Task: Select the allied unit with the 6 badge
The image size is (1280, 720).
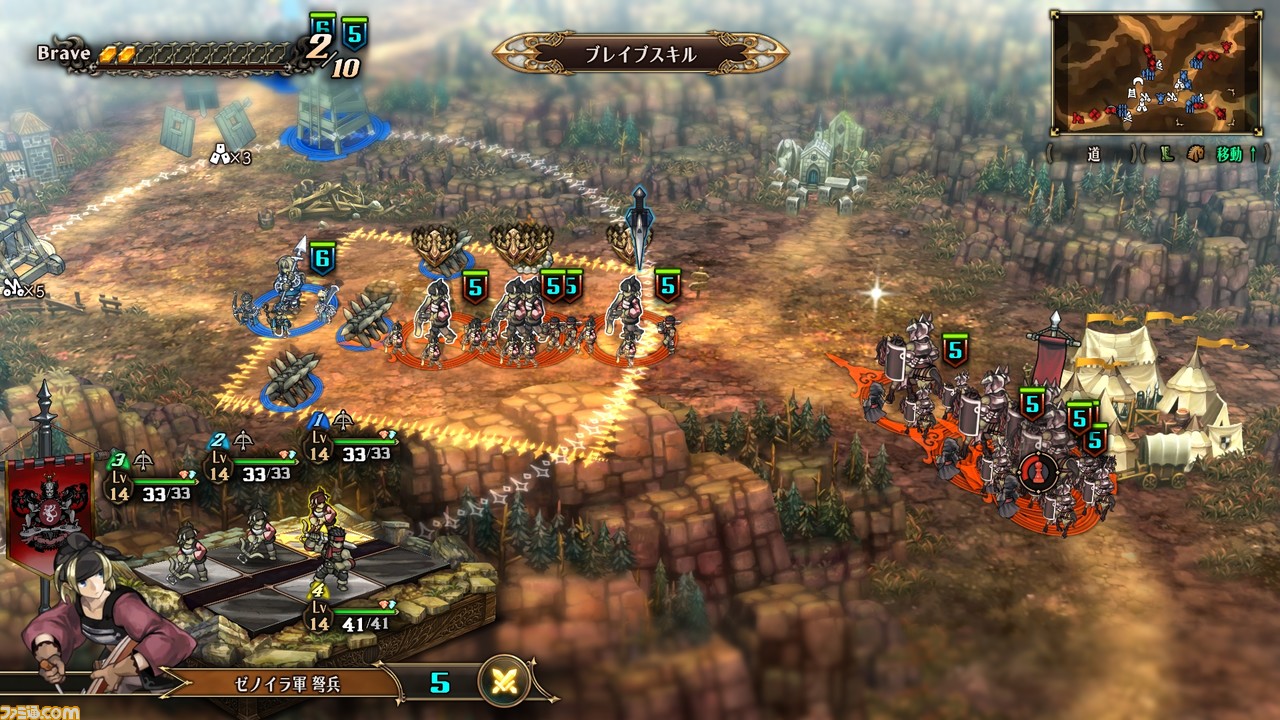Action: click(286, 295)
